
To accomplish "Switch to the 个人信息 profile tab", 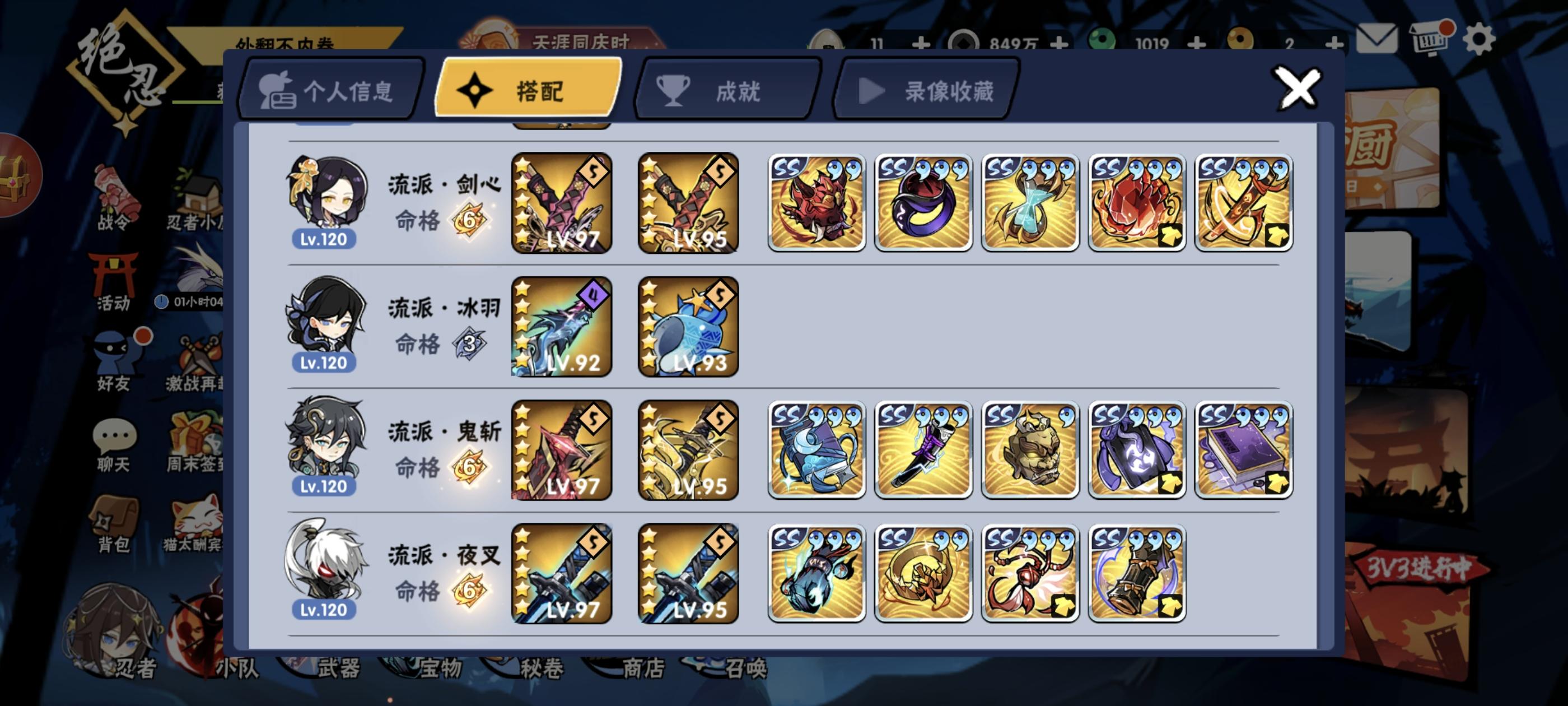I will (332, 90).
